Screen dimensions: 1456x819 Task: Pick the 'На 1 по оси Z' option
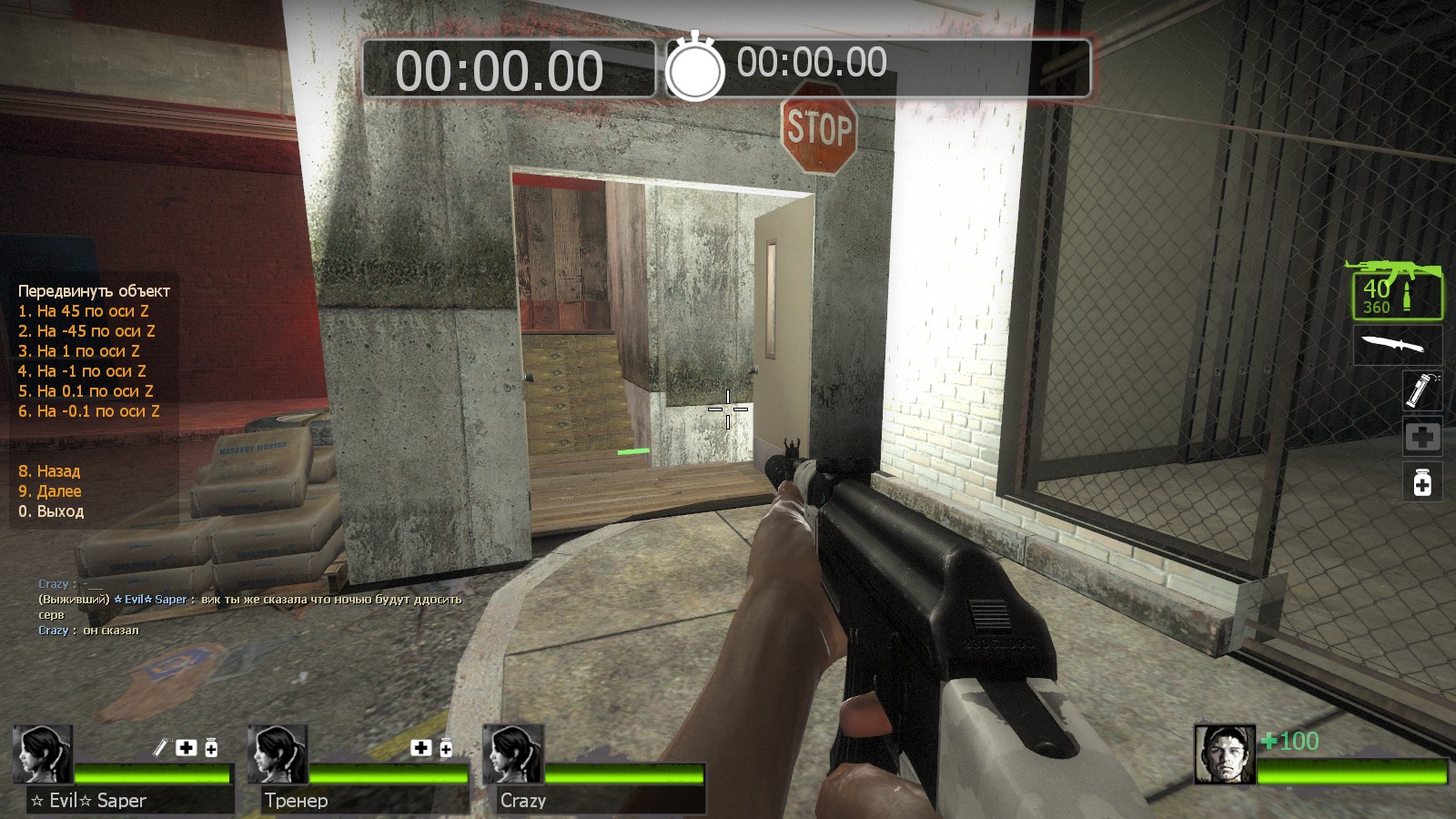(x=79, y=351)
